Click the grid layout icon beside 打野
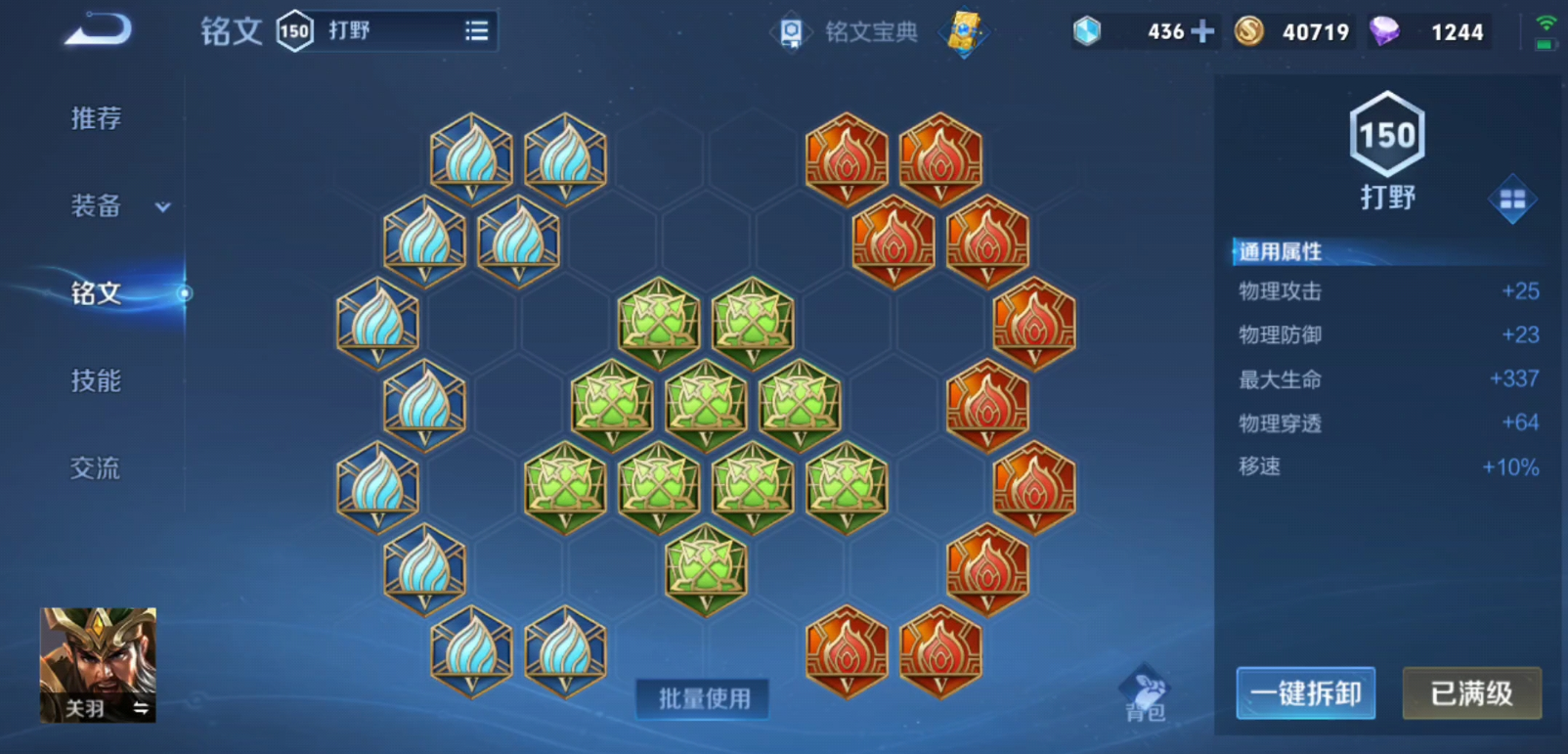The height and width of the screenshot is (754, 1568). [1510, 198]
